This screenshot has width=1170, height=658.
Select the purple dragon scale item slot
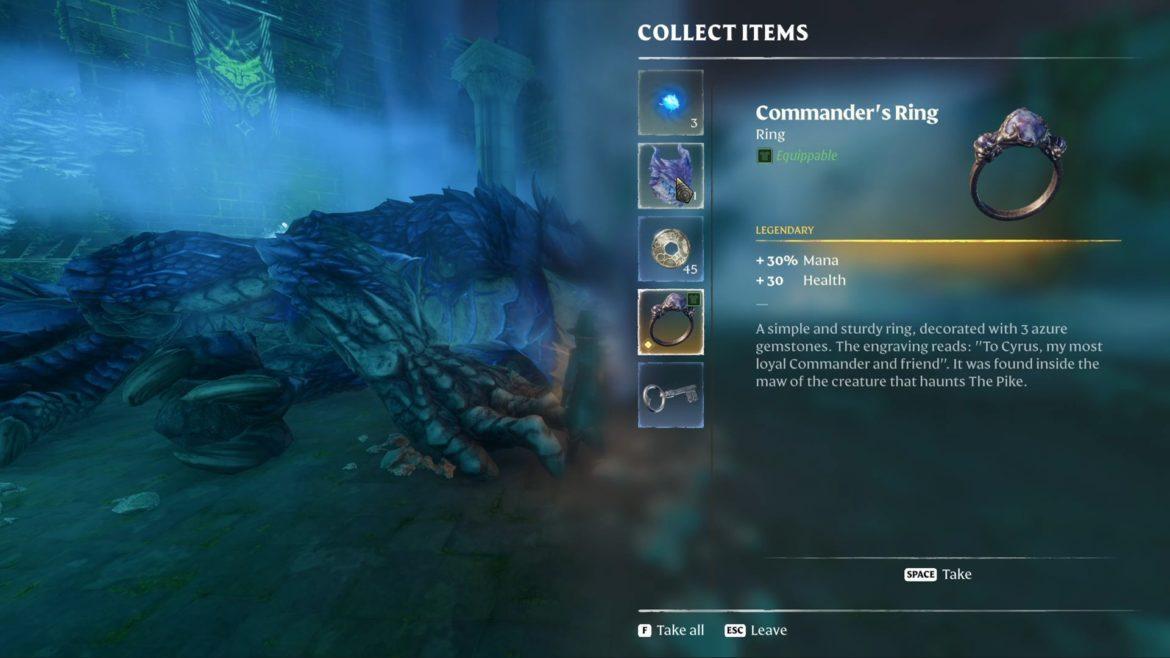pyautogui.click(x=670, y=176)
